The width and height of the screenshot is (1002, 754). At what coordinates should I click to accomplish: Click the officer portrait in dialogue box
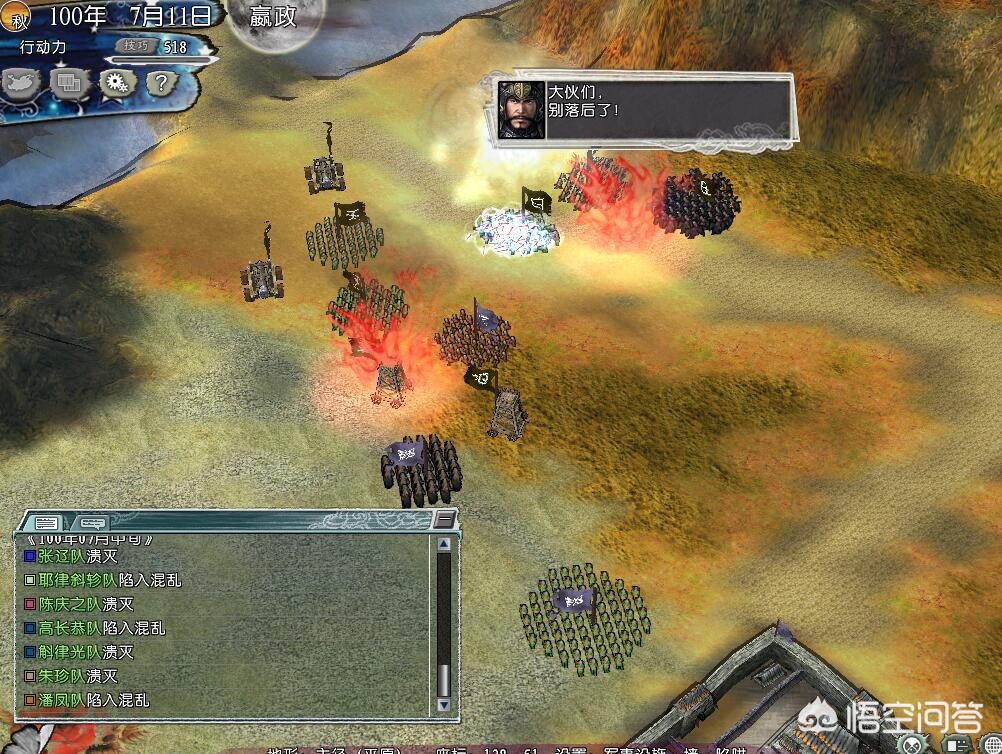click(x=521, y=110)
